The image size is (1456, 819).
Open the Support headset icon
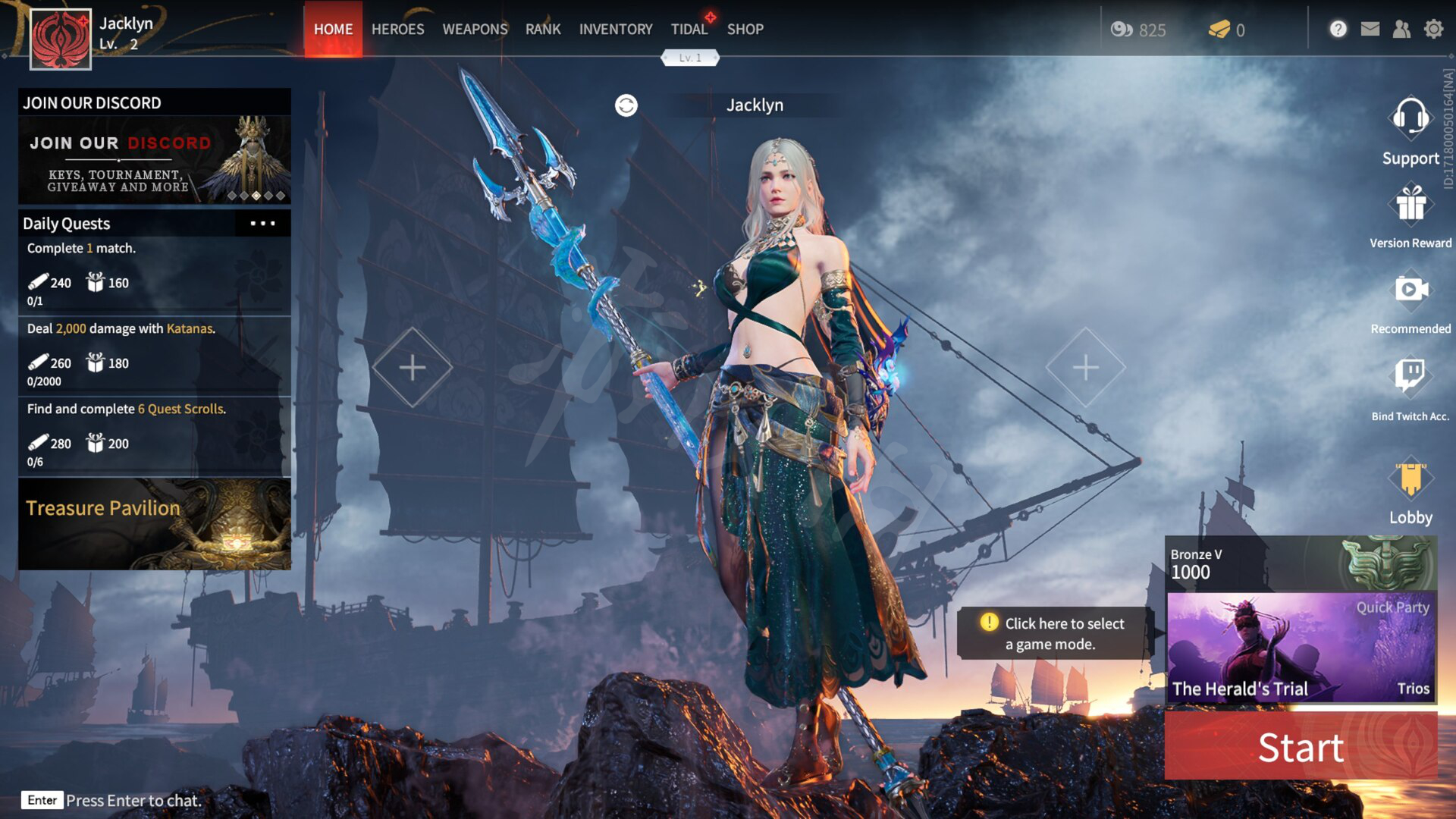(1410, 119)
